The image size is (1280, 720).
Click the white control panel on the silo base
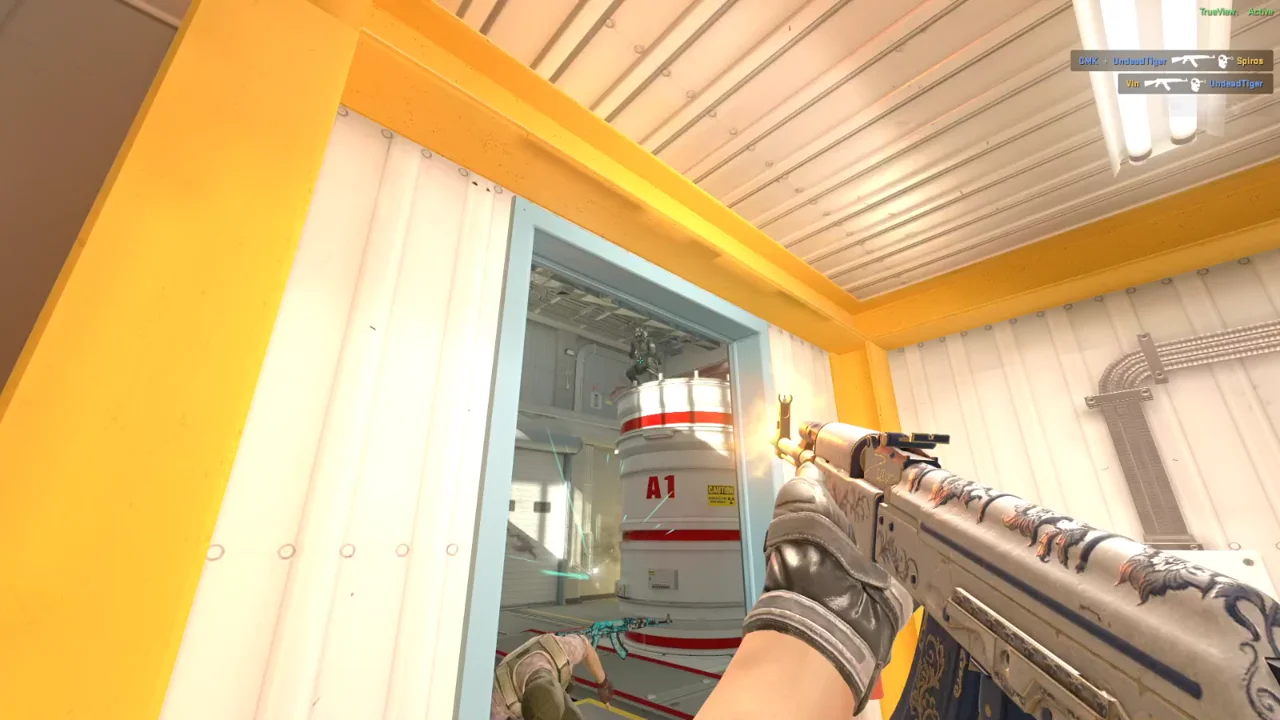(660, 578)
